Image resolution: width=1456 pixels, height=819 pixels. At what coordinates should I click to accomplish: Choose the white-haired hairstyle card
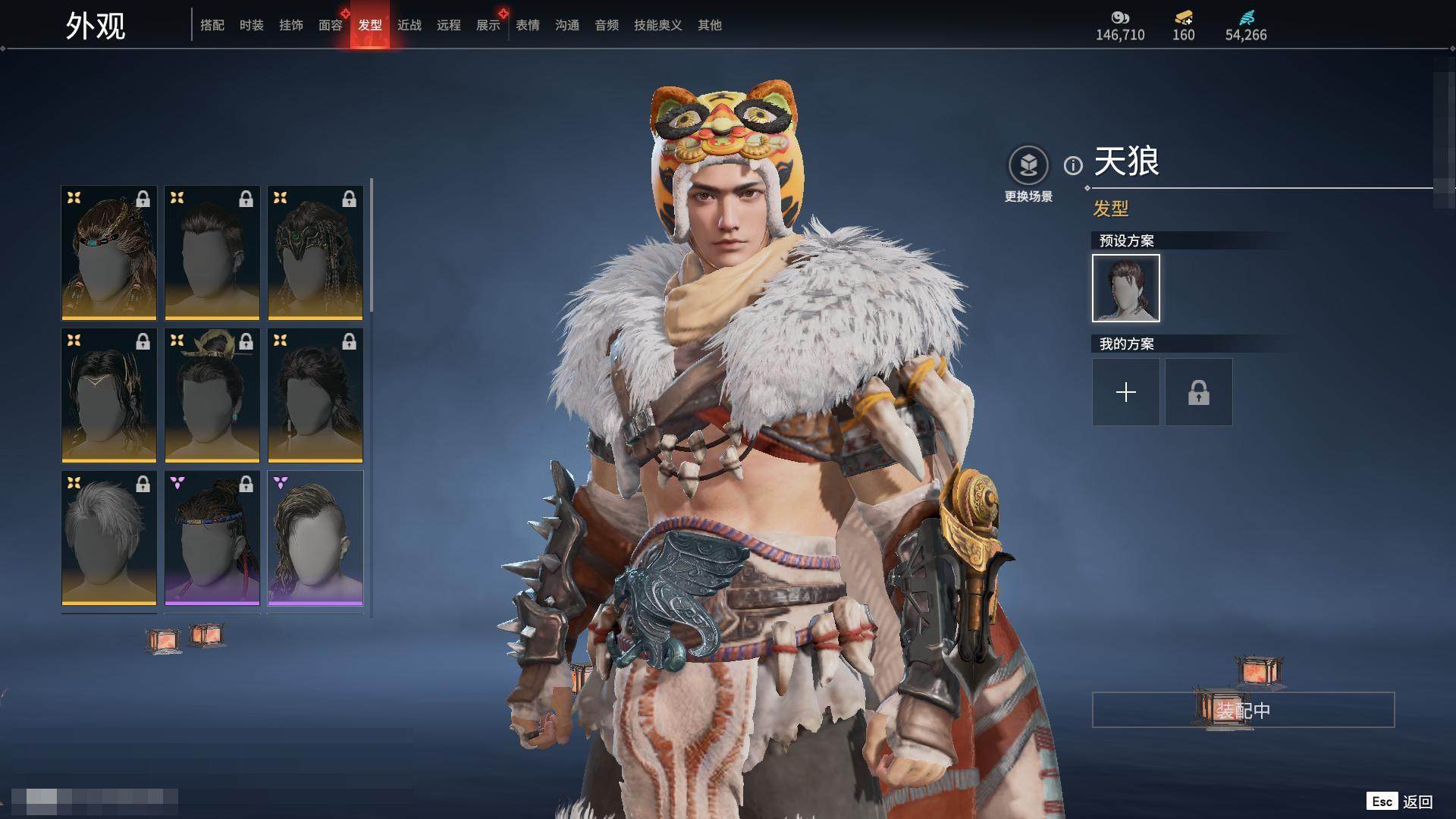coord(109,538)
